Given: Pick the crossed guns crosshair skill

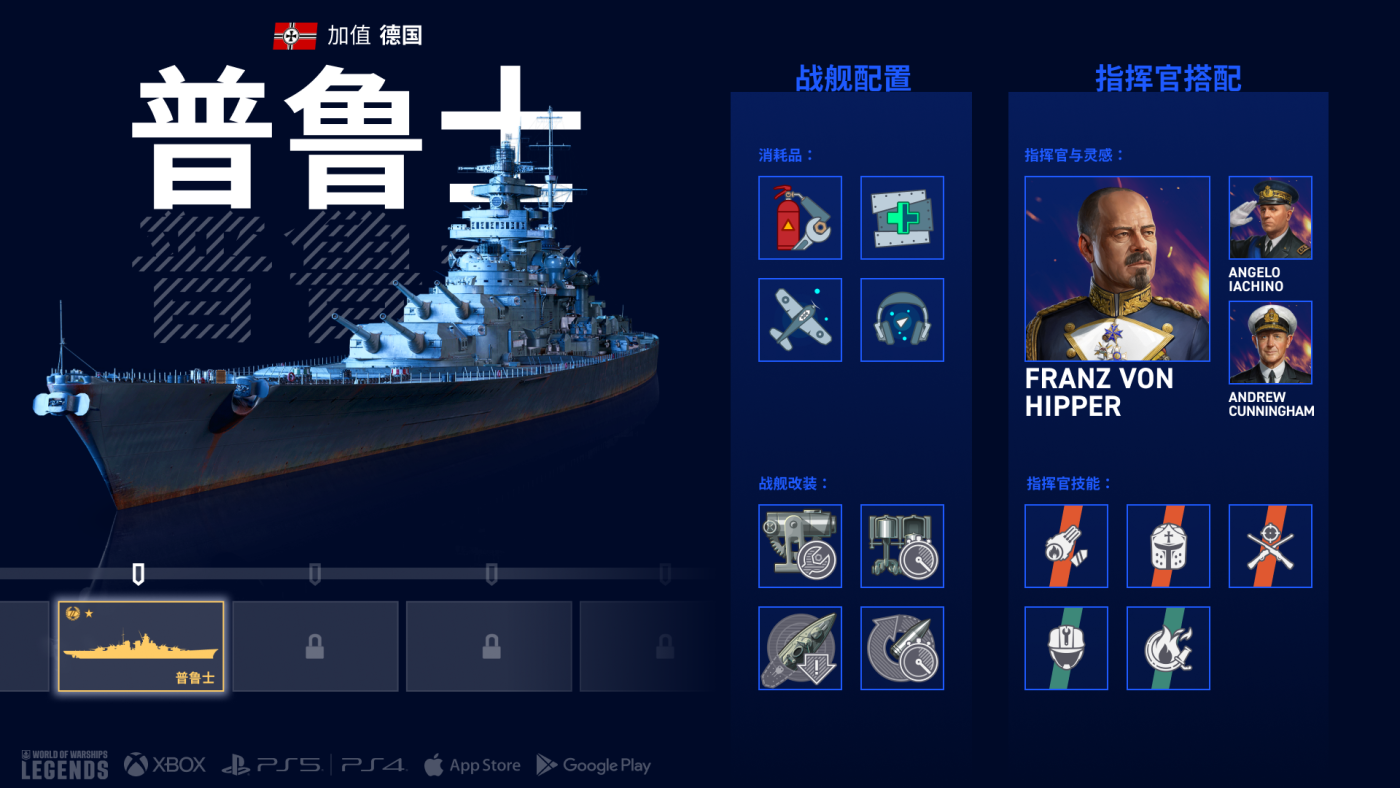Looking at the screenshot, I should click(1270, 546).
